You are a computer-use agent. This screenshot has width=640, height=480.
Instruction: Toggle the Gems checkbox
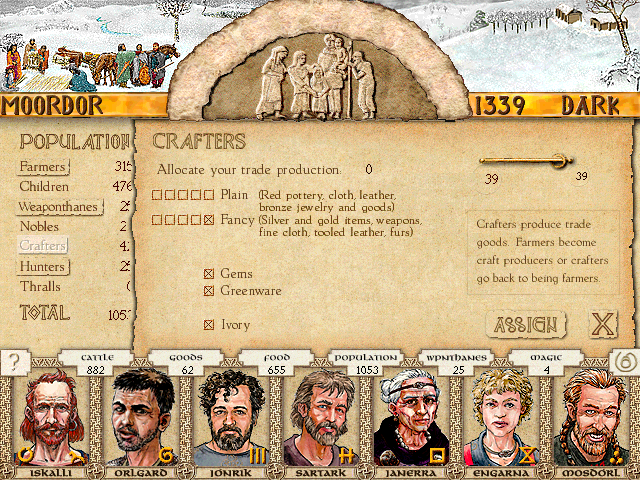(209, 274)
